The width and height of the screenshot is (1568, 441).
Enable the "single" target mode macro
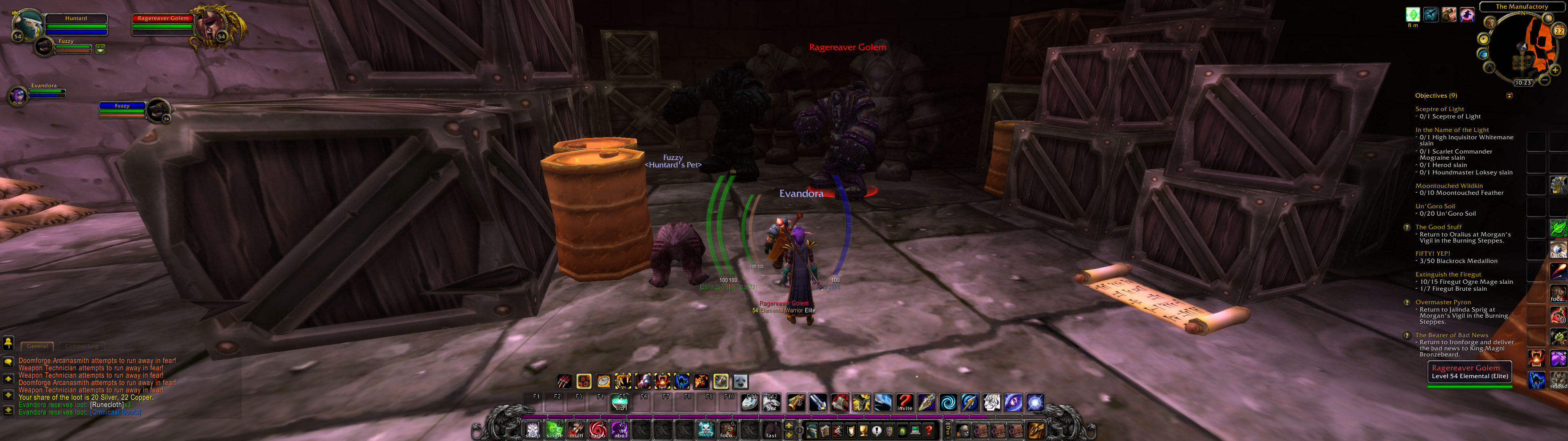tap(555, 431)
